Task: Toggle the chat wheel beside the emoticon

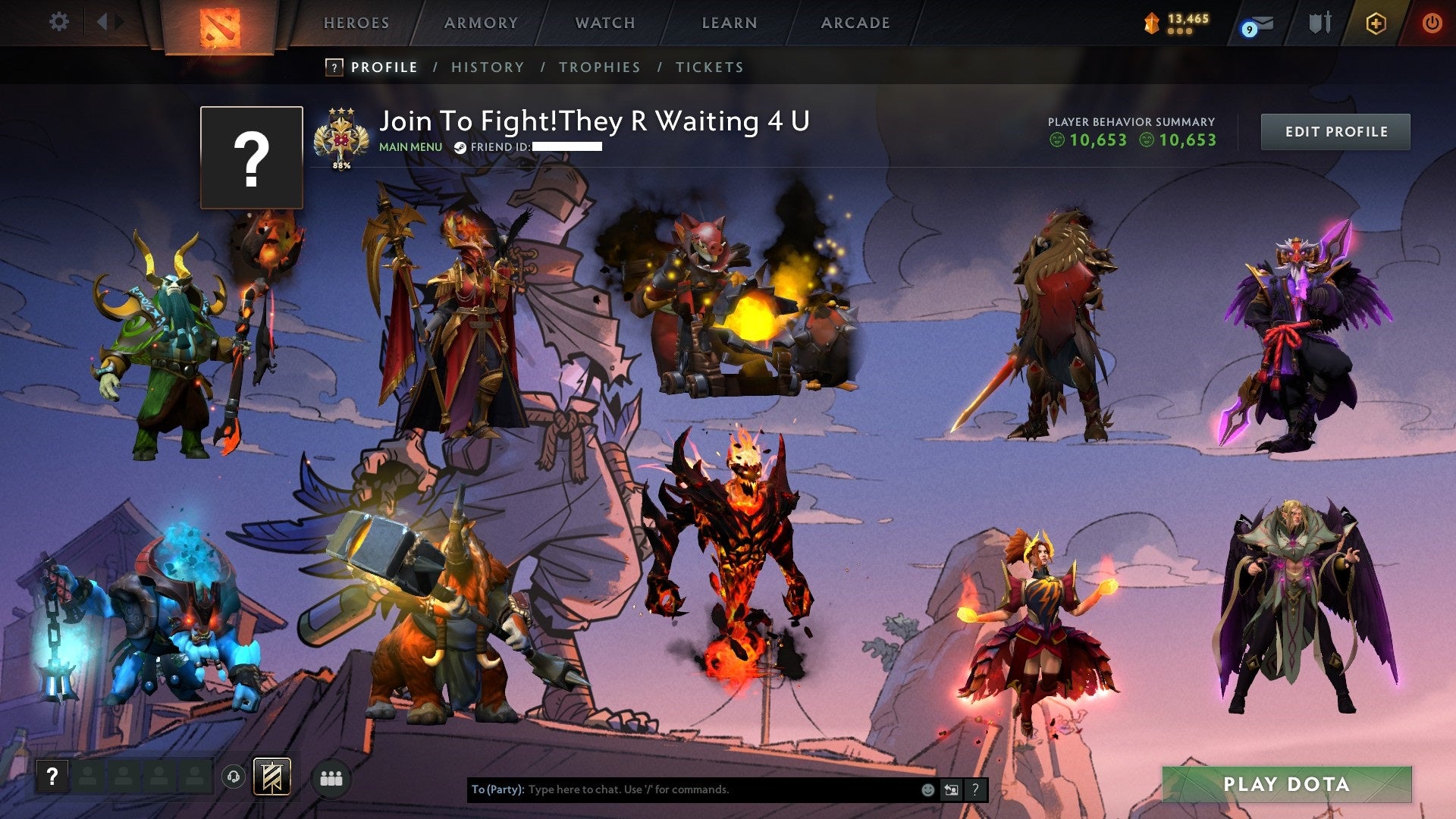Action: pos(951,789)
